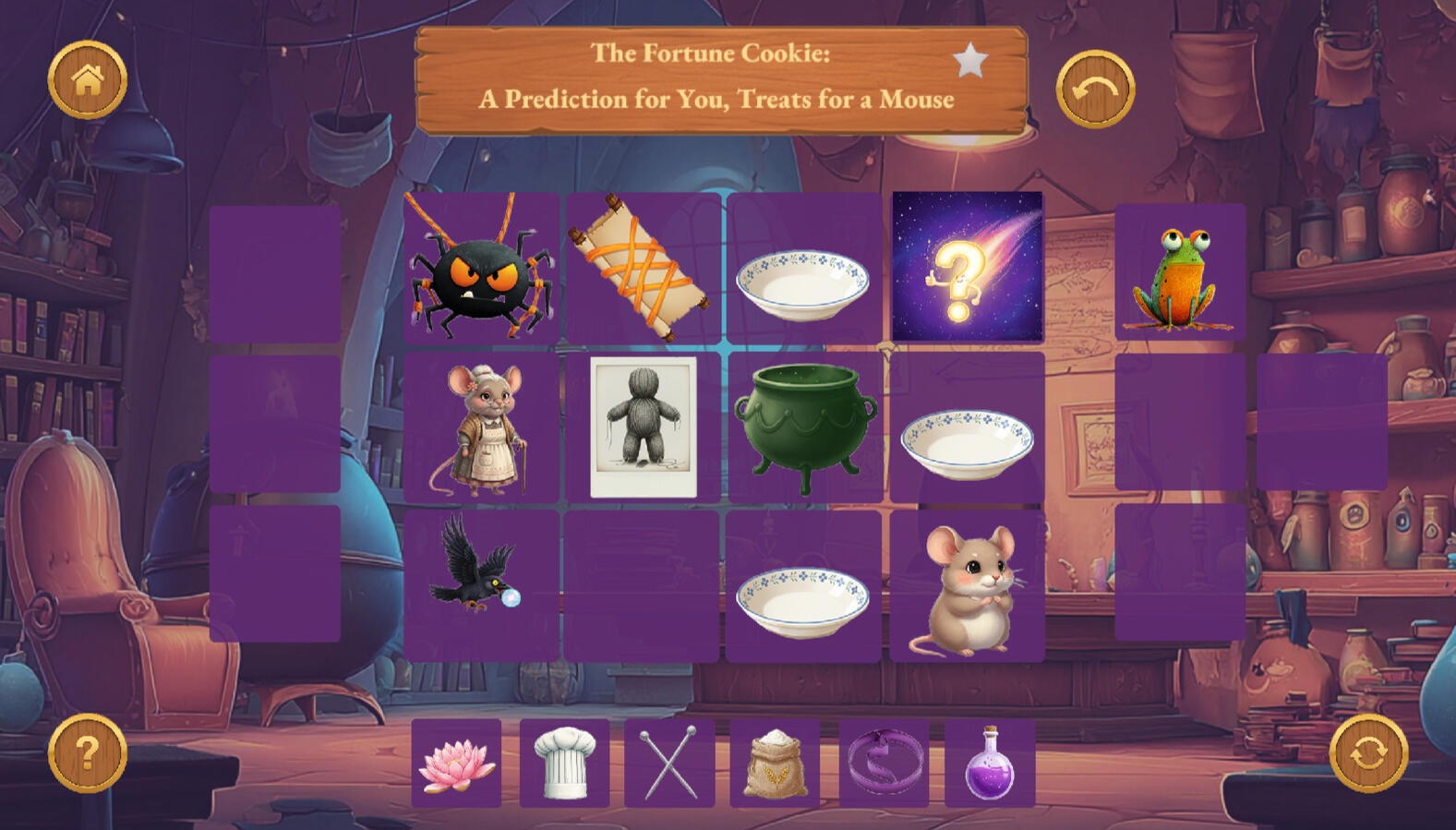The height and width of the screenshot is (830, 1456).
Task: Return to the home screen
Action: point(88,80)
